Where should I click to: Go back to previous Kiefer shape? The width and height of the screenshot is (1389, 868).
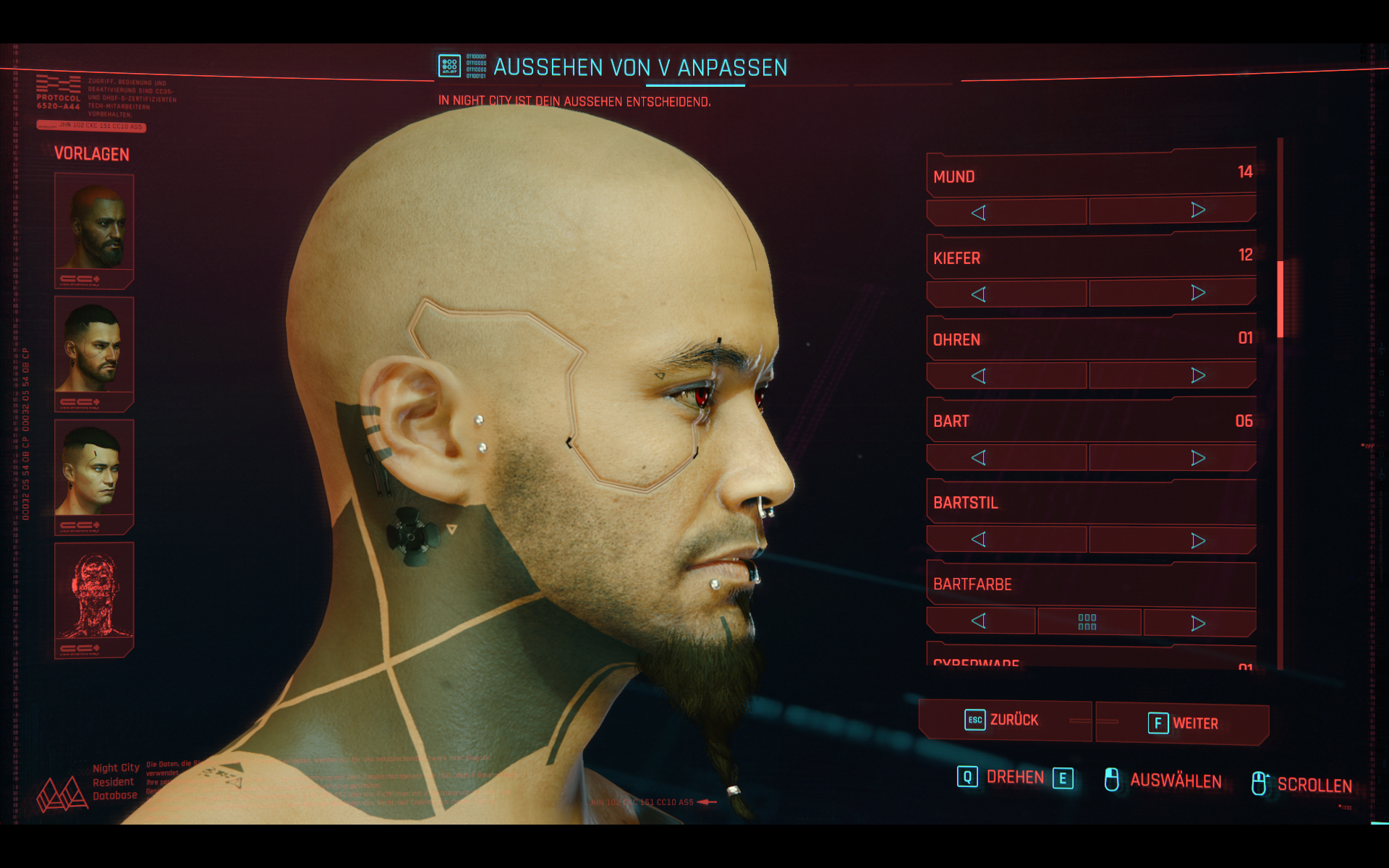979,294
